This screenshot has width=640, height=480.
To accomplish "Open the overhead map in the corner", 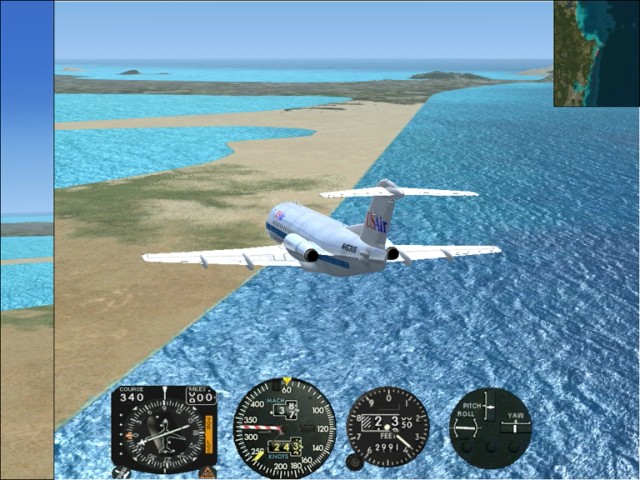I will 596,53.
